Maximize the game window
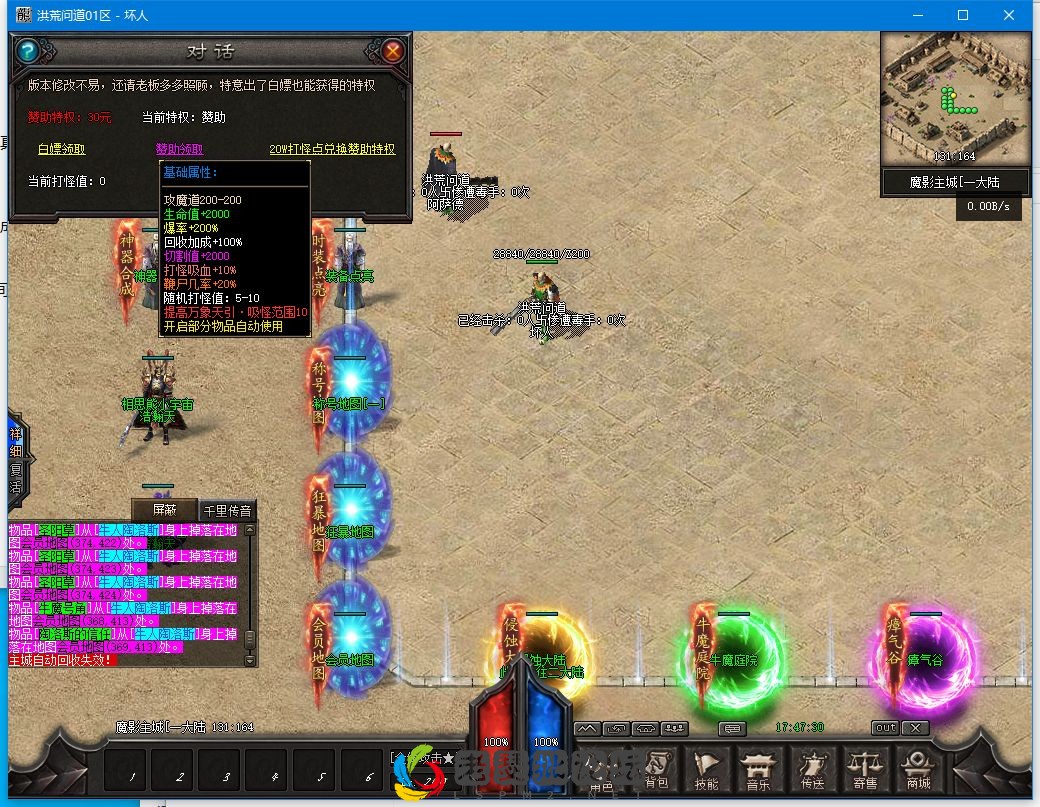Viewport: 1040px width, 807px height. [x=963, y=15]
